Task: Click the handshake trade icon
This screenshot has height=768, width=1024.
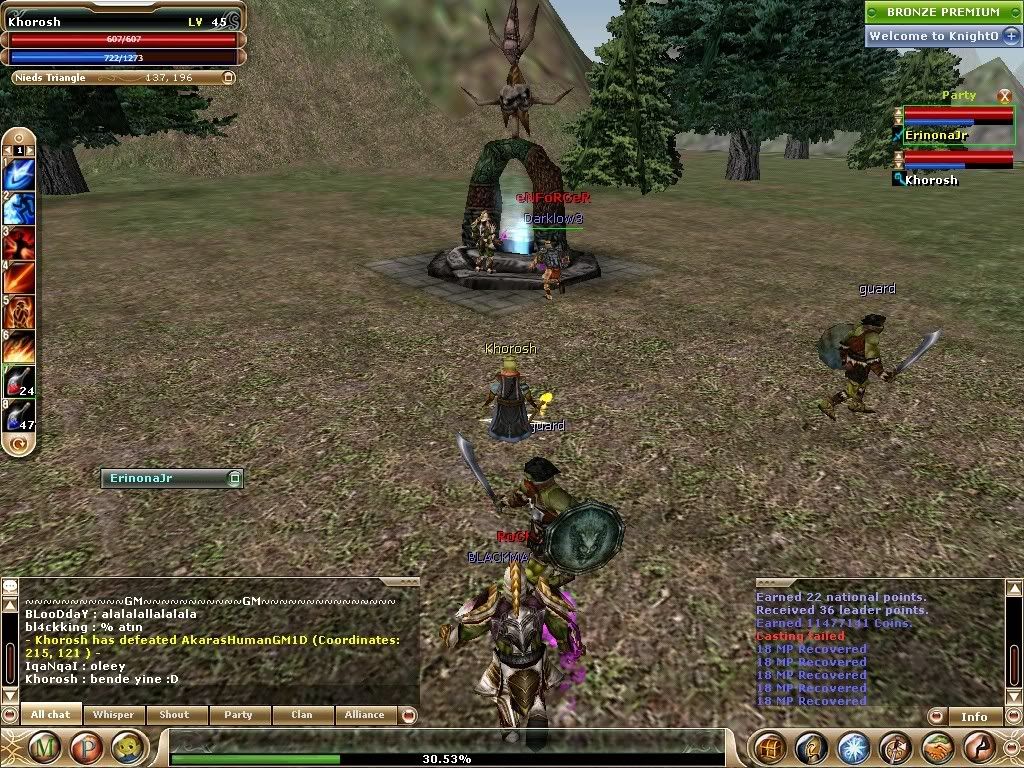Action: pos(937,747)
